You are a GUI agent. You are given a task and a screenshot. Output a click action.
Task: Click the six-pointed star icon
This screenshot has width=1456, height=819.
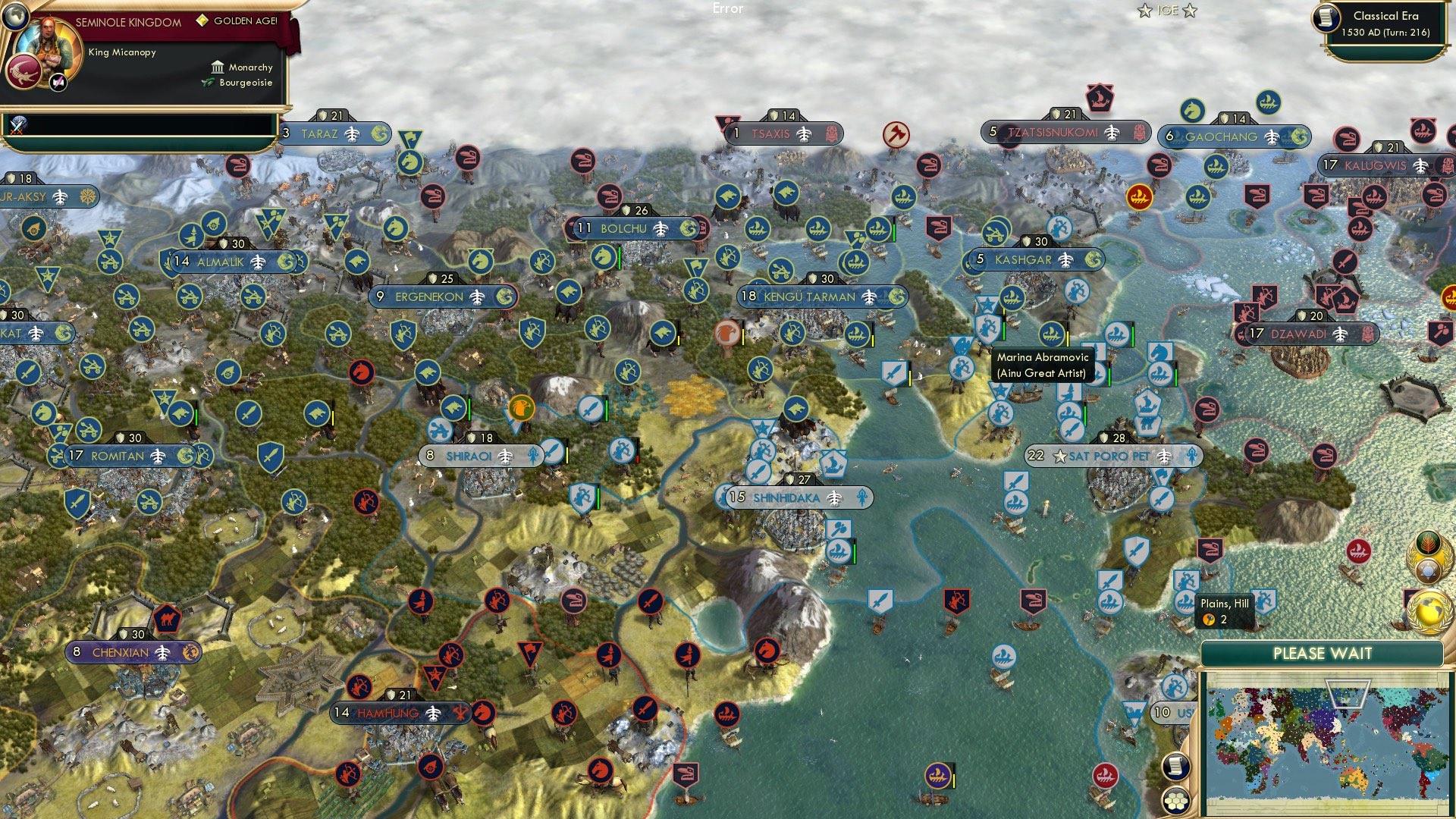pos(1429,571)
